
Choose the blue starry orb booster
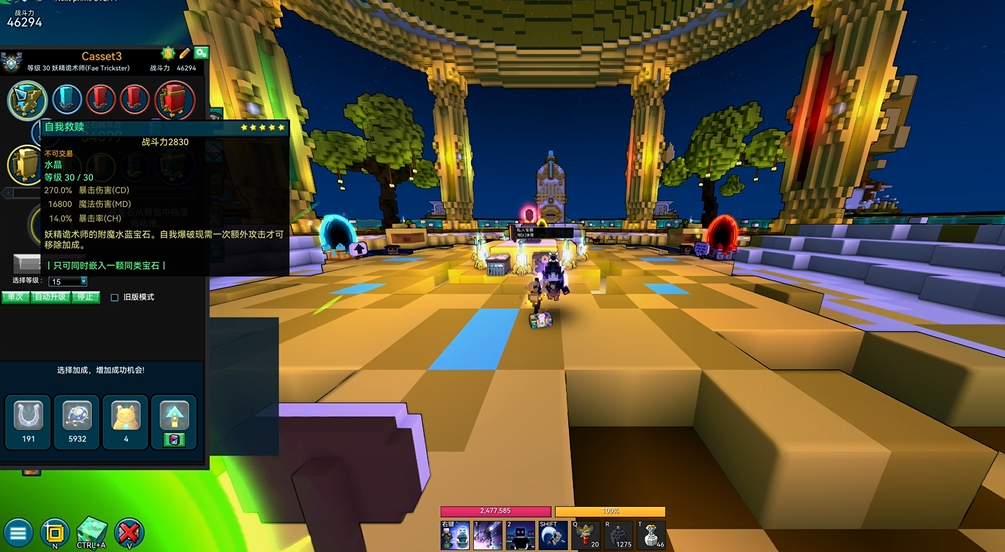[74, 420]
